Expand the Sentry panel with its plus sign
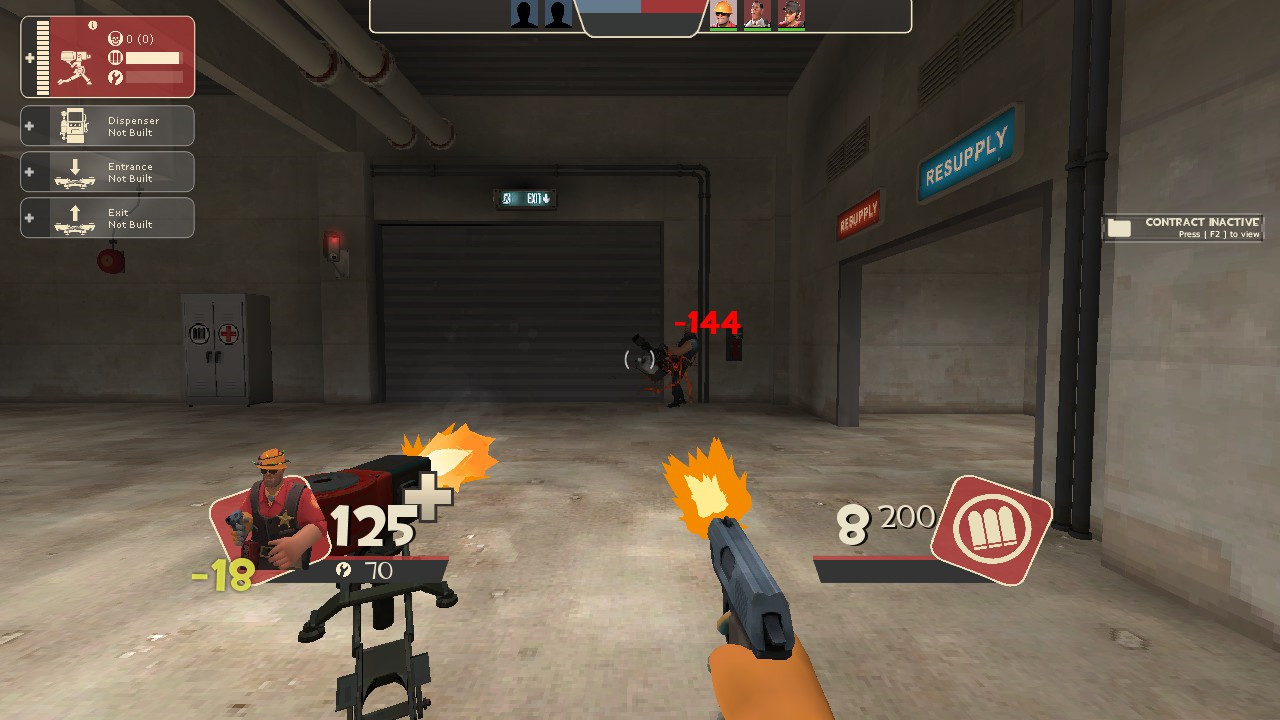This screenshot has height=720, width=1280. (x=30, y=57)
